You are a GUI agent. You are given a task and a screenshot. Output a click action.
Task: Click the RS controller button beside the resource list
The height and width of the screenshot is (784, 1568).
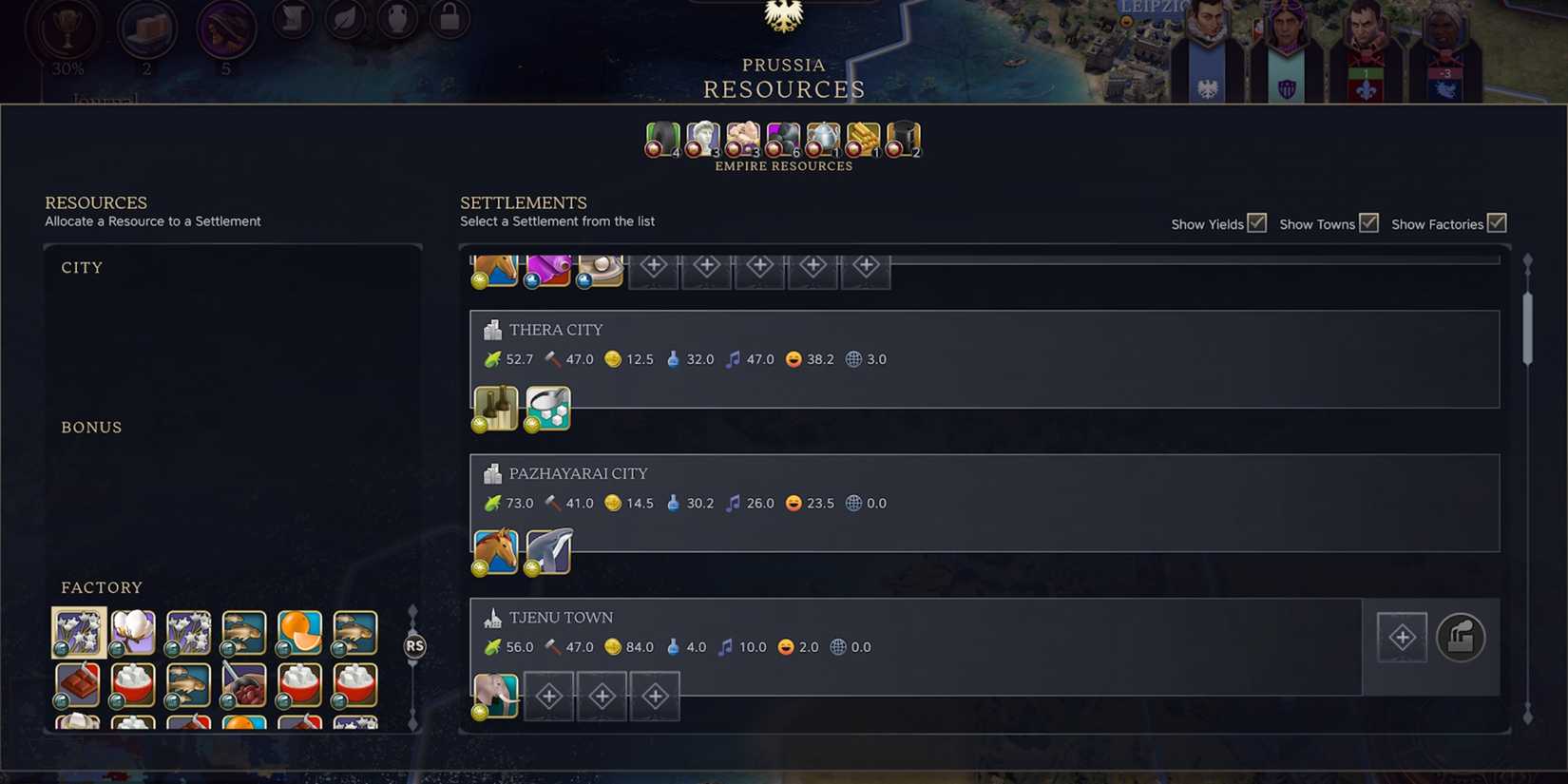[x=414, y=645]
